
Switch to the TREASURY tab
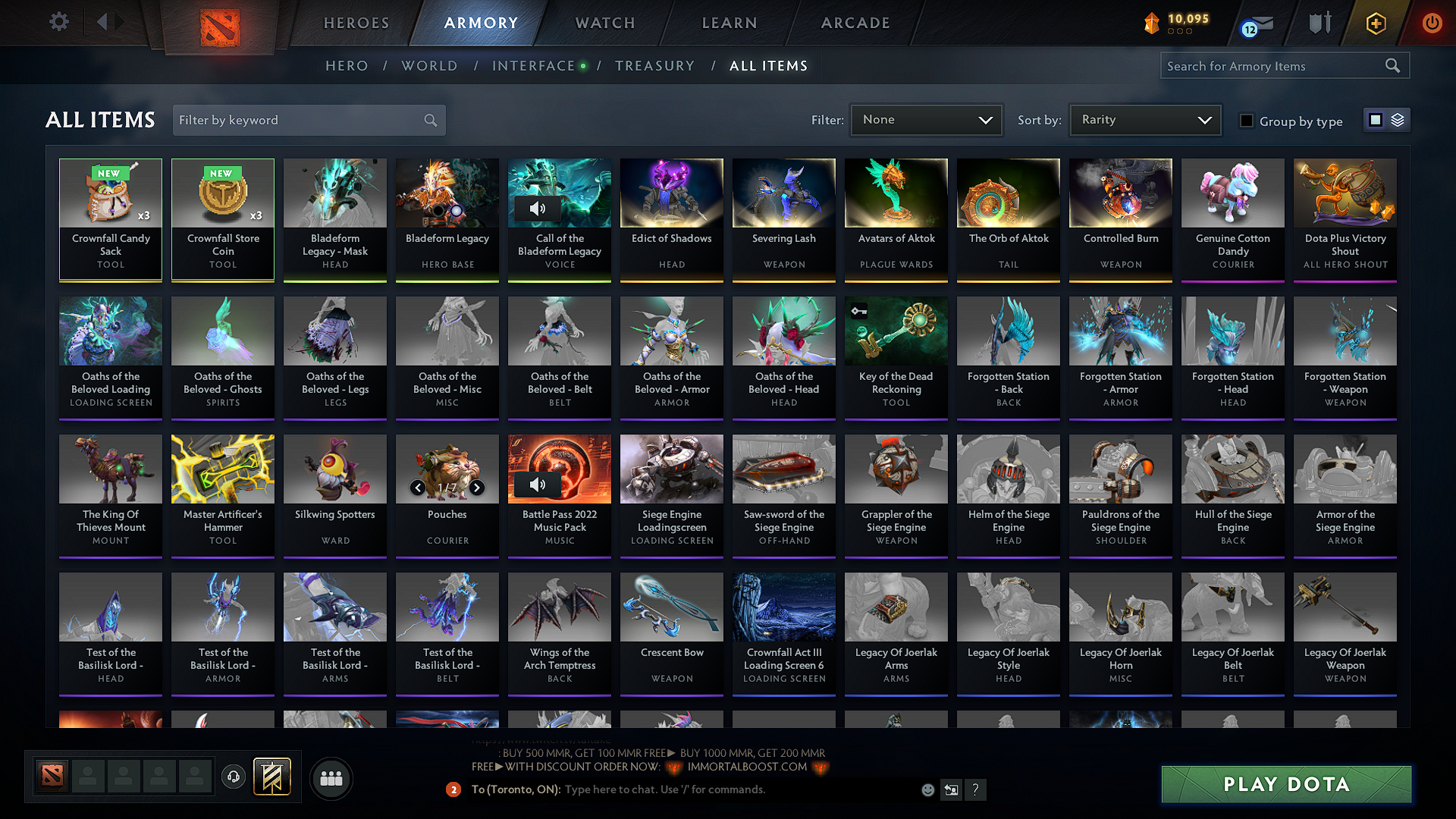click(x=655, y=65)
